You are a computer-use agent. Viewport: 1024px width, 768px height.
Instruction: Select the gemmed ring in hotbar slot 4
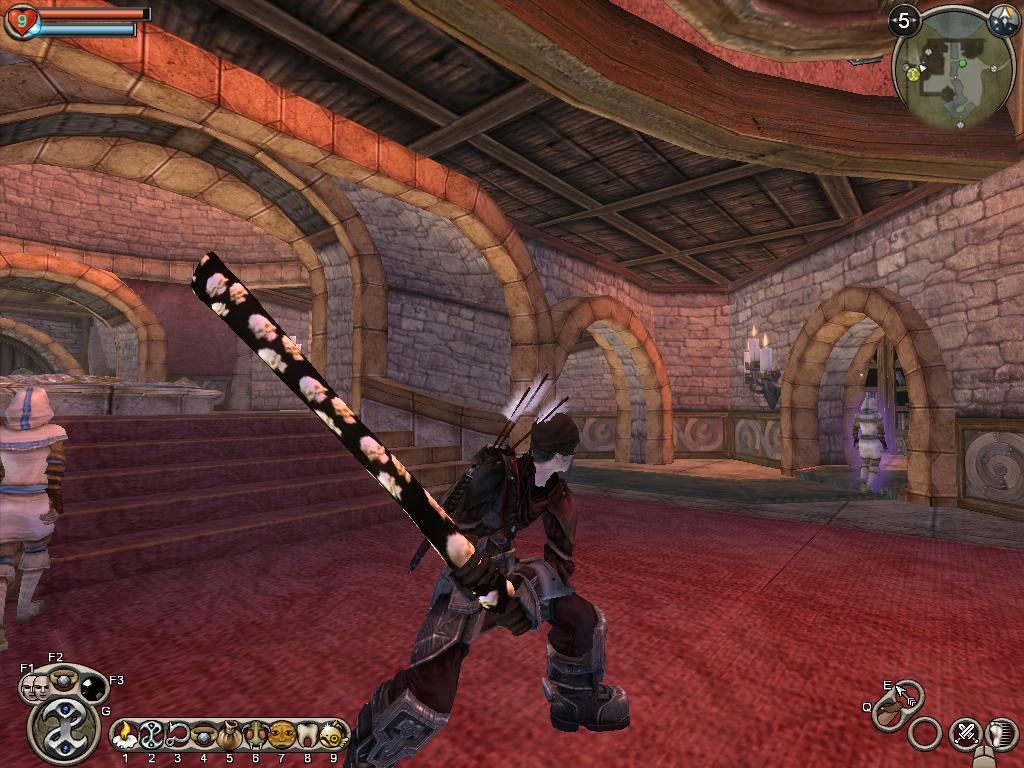coord(204,735)
